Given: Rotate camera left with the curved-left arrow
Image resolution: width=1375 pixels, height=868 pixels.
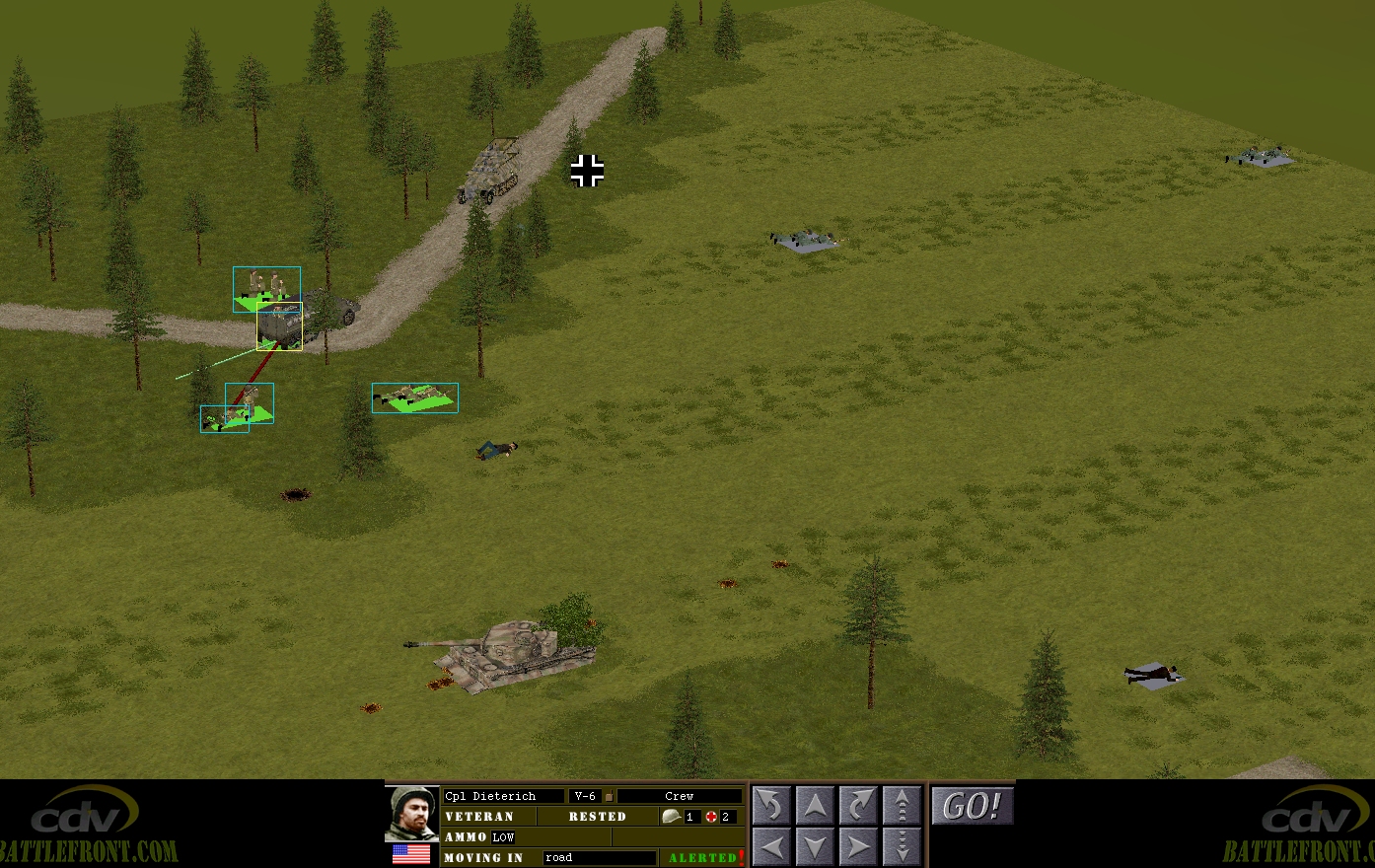Looking at the screenshot, I should 771,806.
